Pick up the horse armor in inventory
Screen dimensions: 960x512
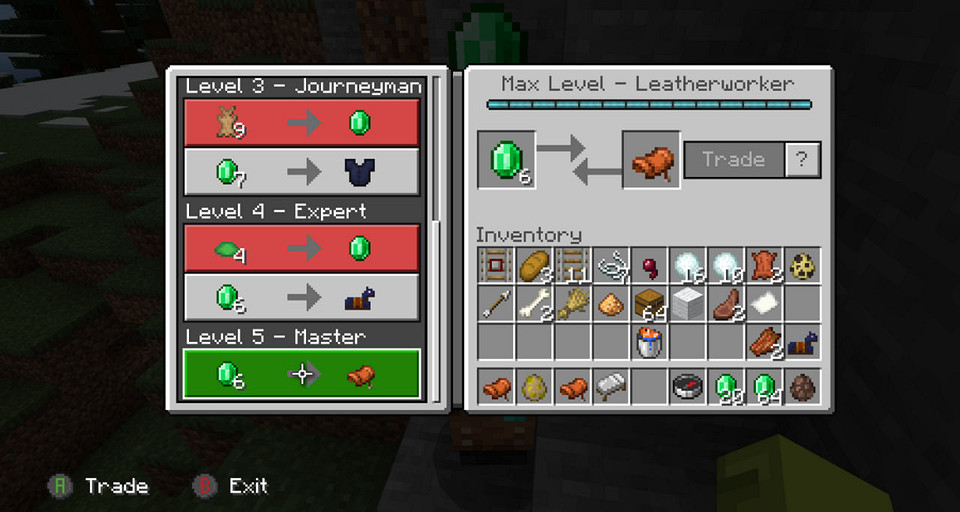[x=803, y=342]
